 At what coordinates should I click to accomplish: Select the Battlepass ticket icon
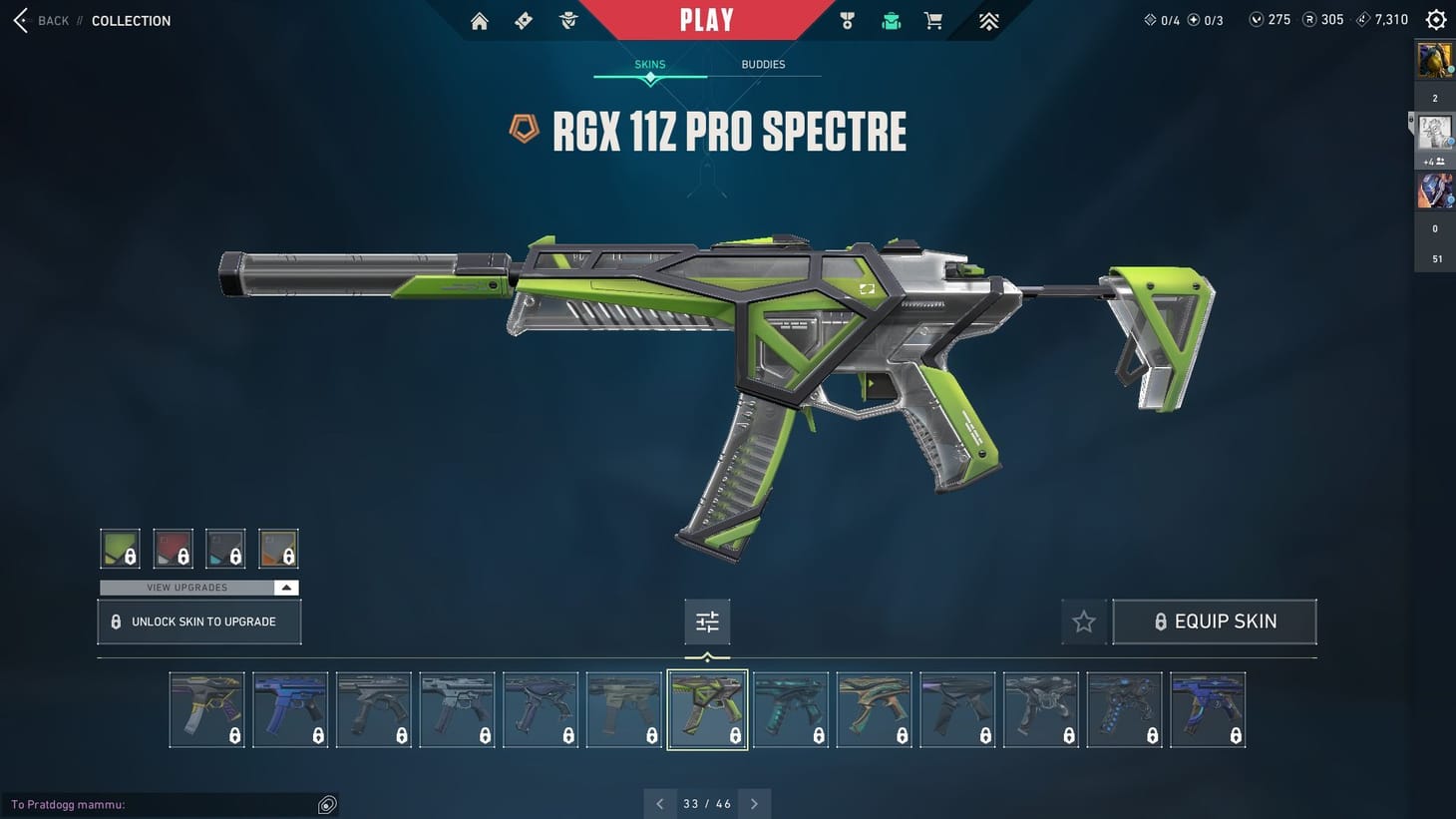524,20
